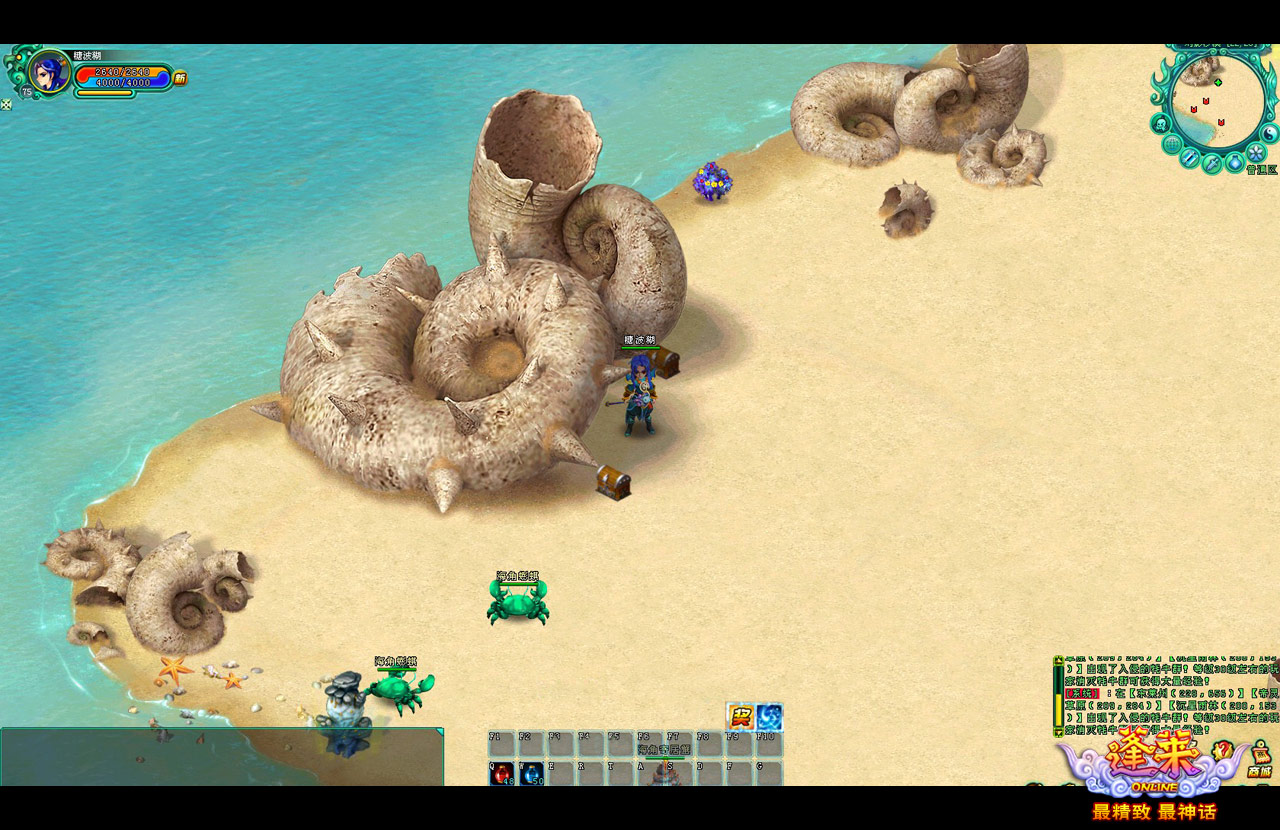Screen dimensions: 1280x830
Task: Click the small cross icon below the portrait
Action: point(6,104)
